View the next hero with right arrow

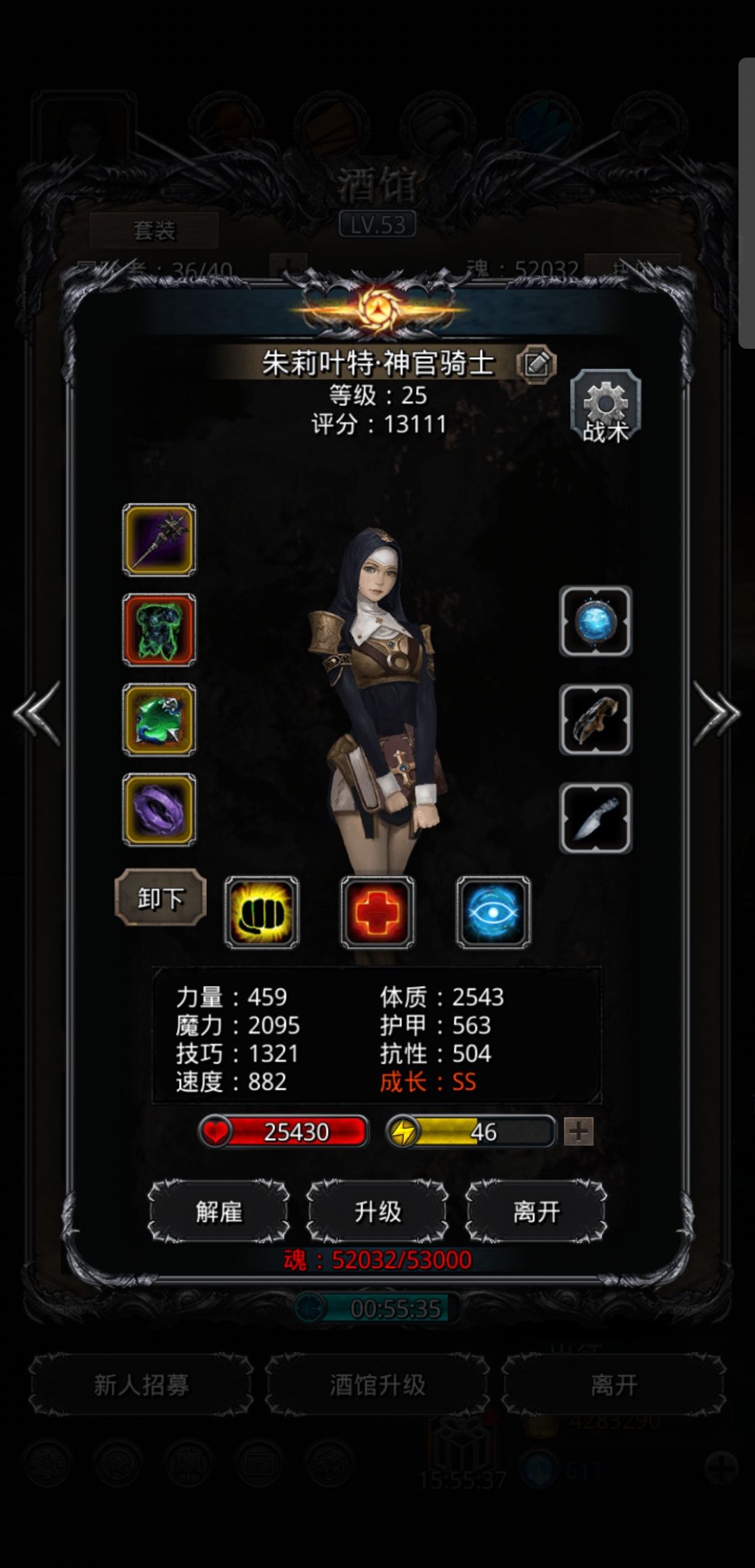click(716, 713)
